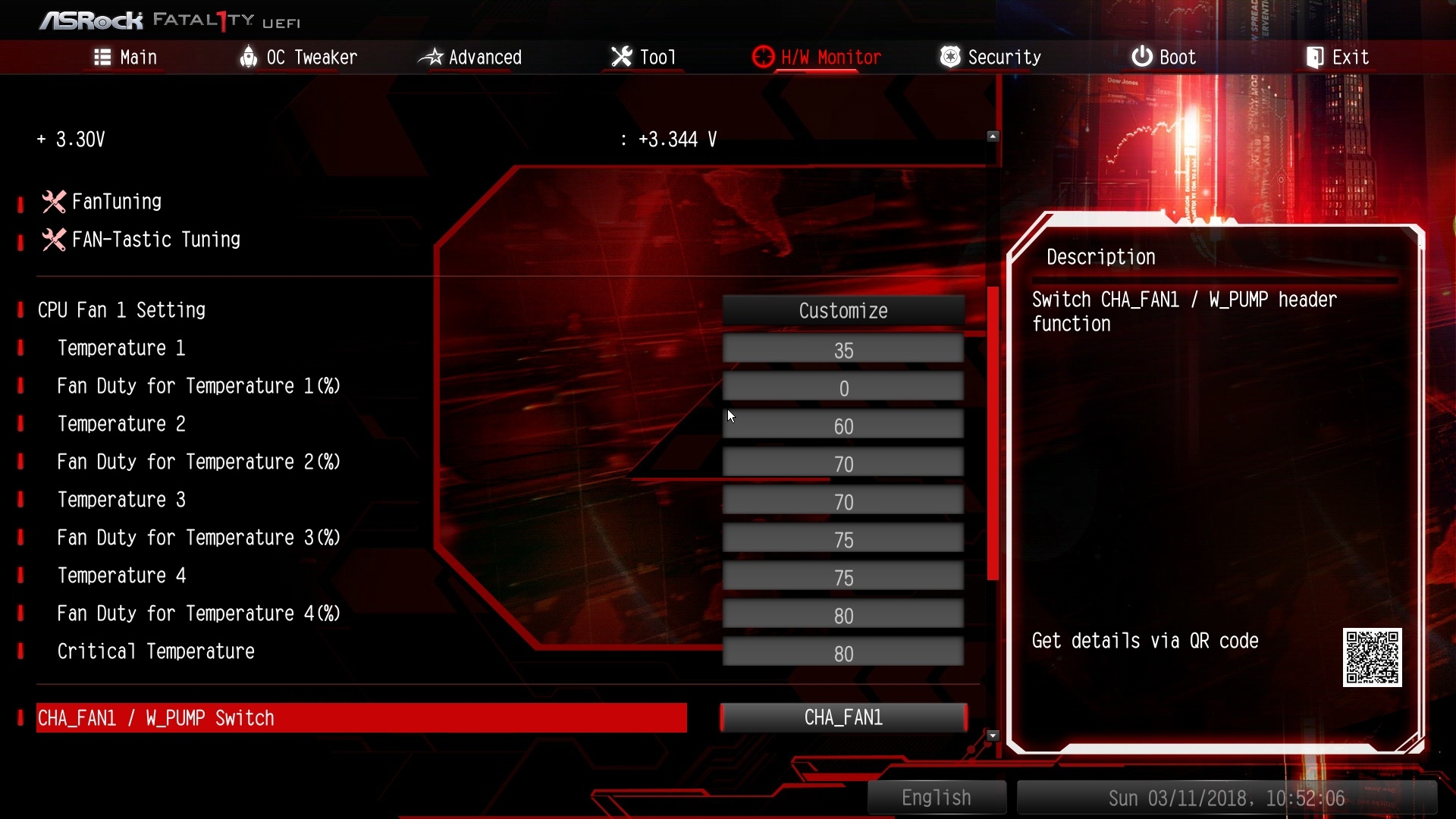Open FAN-Tastic Tuning

[155, 240]
